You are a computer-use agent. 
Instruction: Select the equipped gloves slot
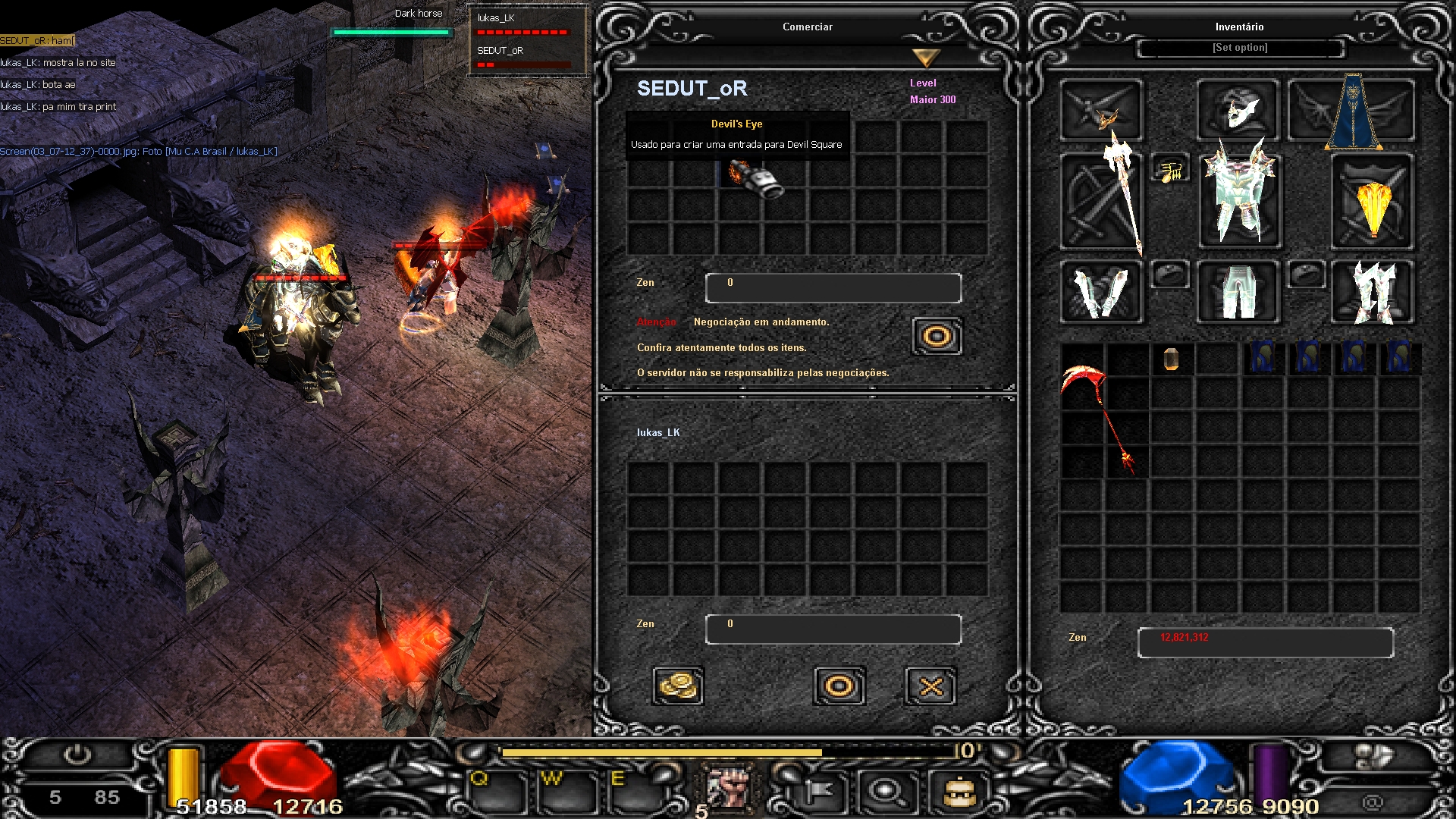point(1101,293)
